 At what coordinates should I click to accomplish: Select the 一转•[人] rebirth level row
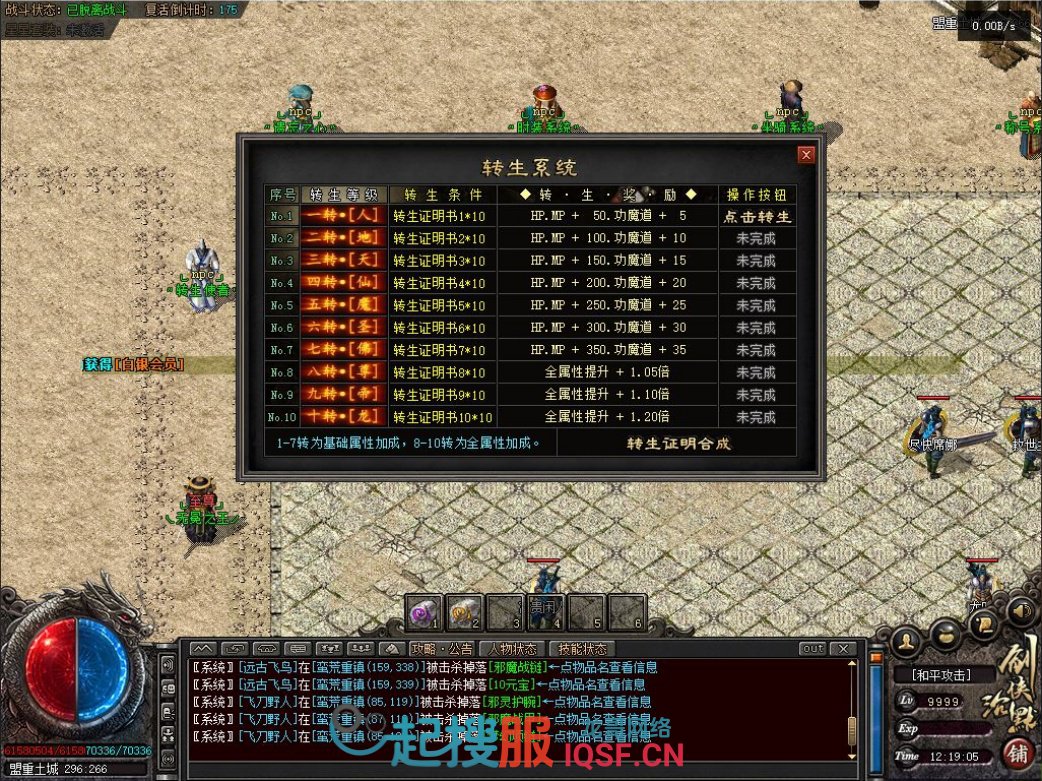[343, 216]
